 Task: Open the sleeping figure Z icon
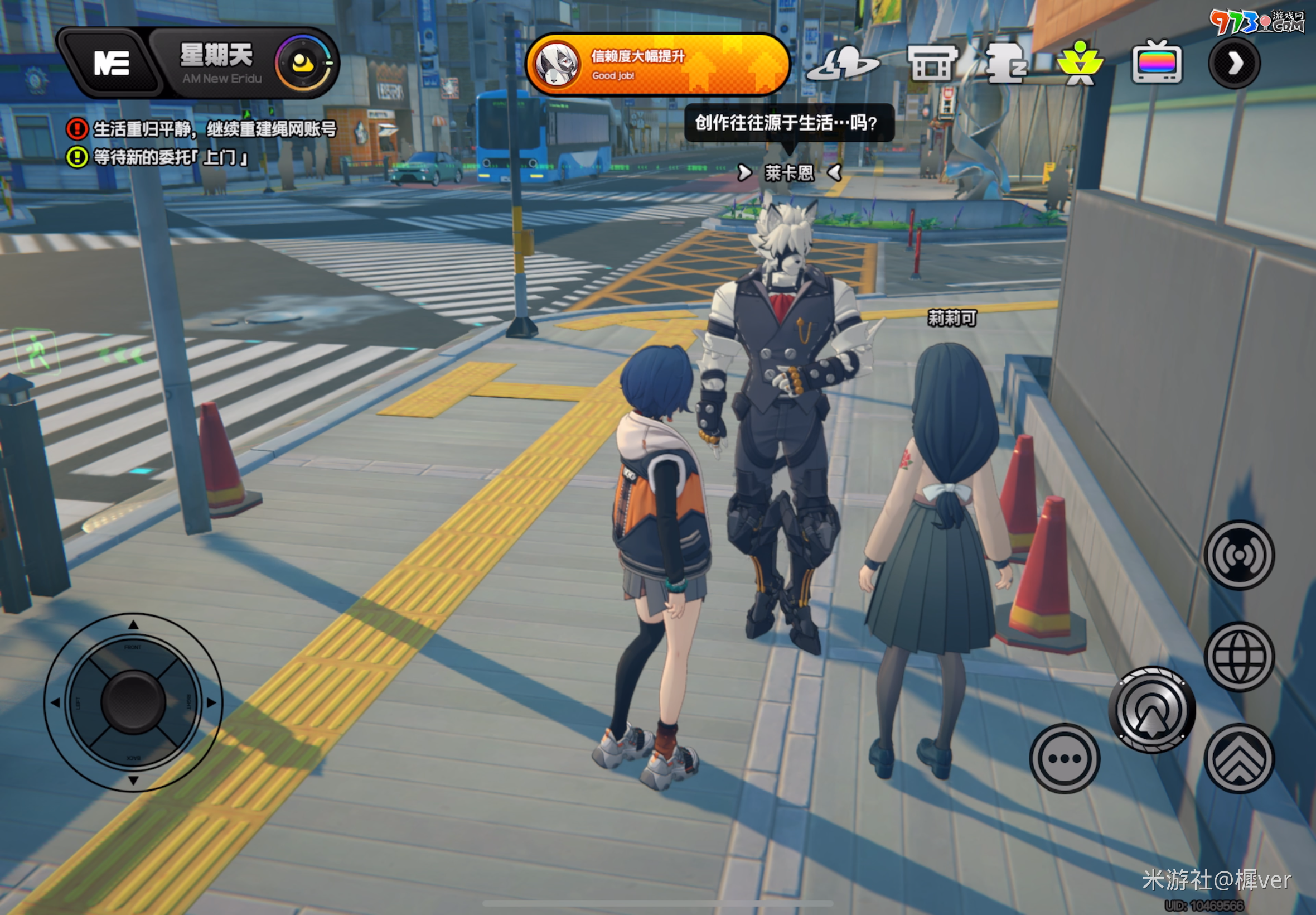1007,64
